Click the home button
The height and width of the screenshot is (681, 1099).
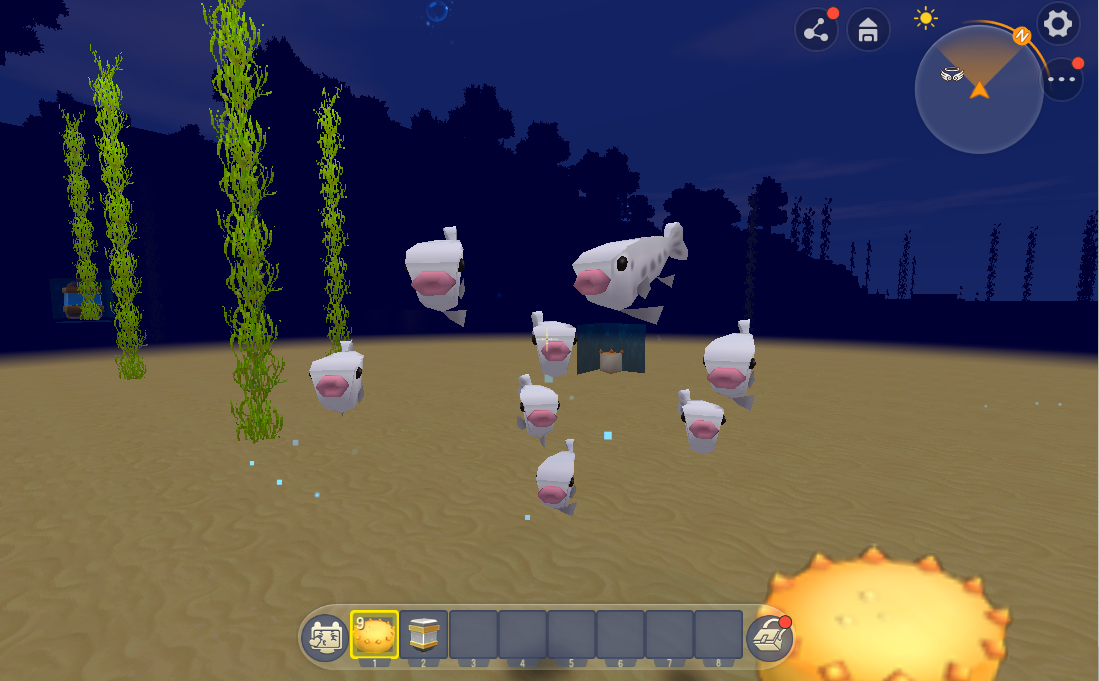coord(868,30)
